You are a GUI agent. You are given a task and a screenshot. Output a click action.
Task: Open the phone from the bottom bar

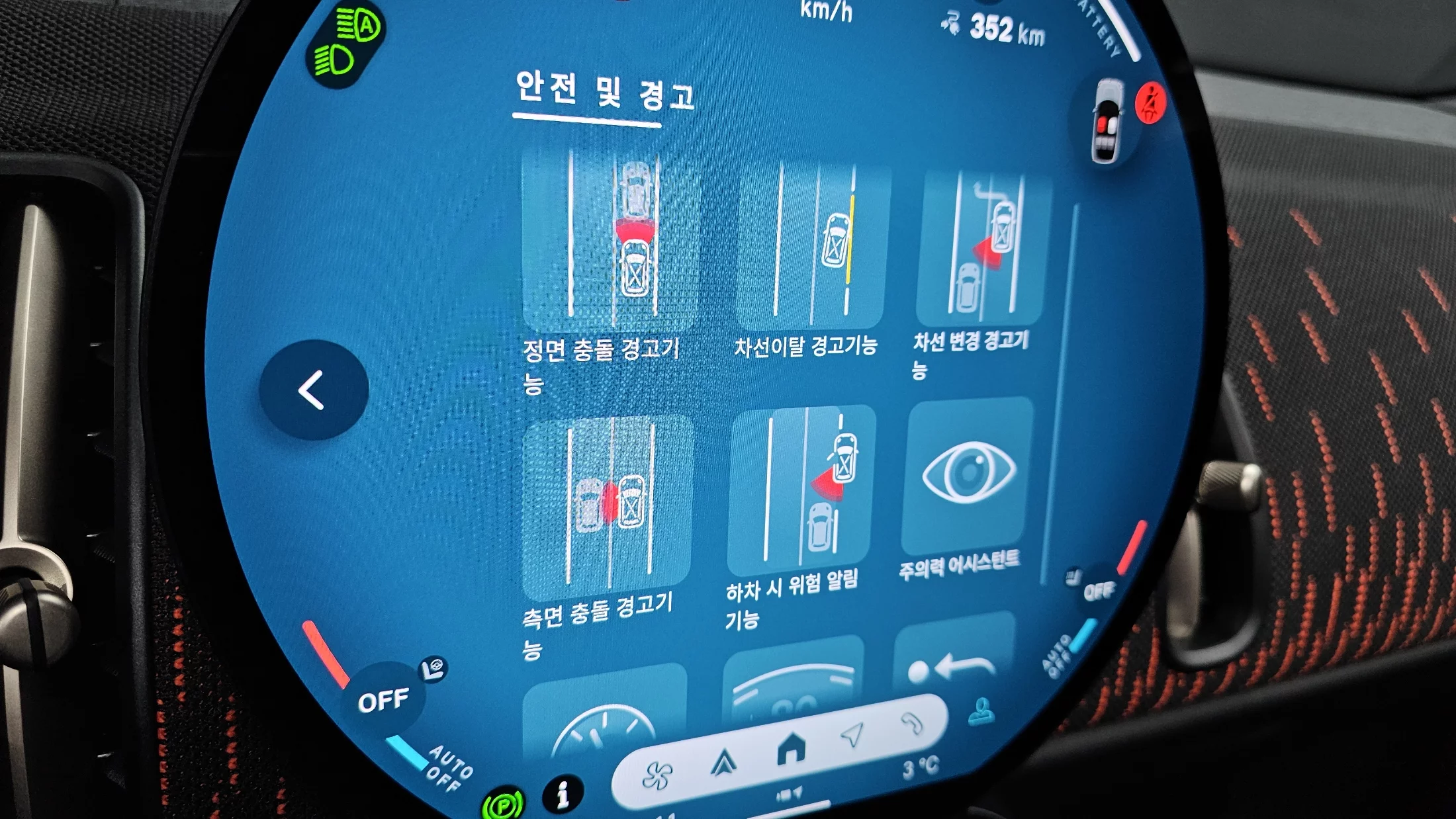(x=912, y=723)
